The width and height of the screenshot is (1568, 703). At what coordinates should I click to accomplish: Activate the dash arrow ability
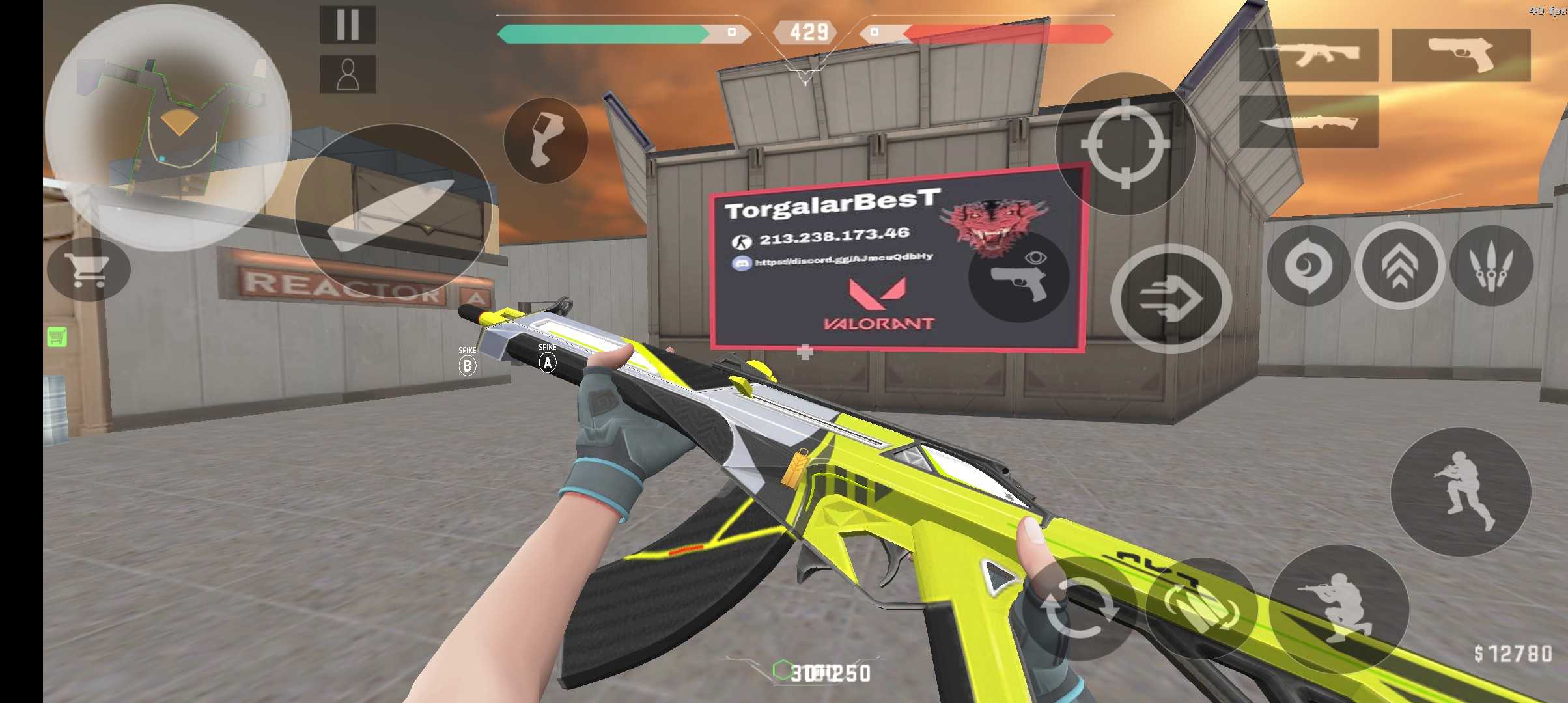[x=1171, y=299]
